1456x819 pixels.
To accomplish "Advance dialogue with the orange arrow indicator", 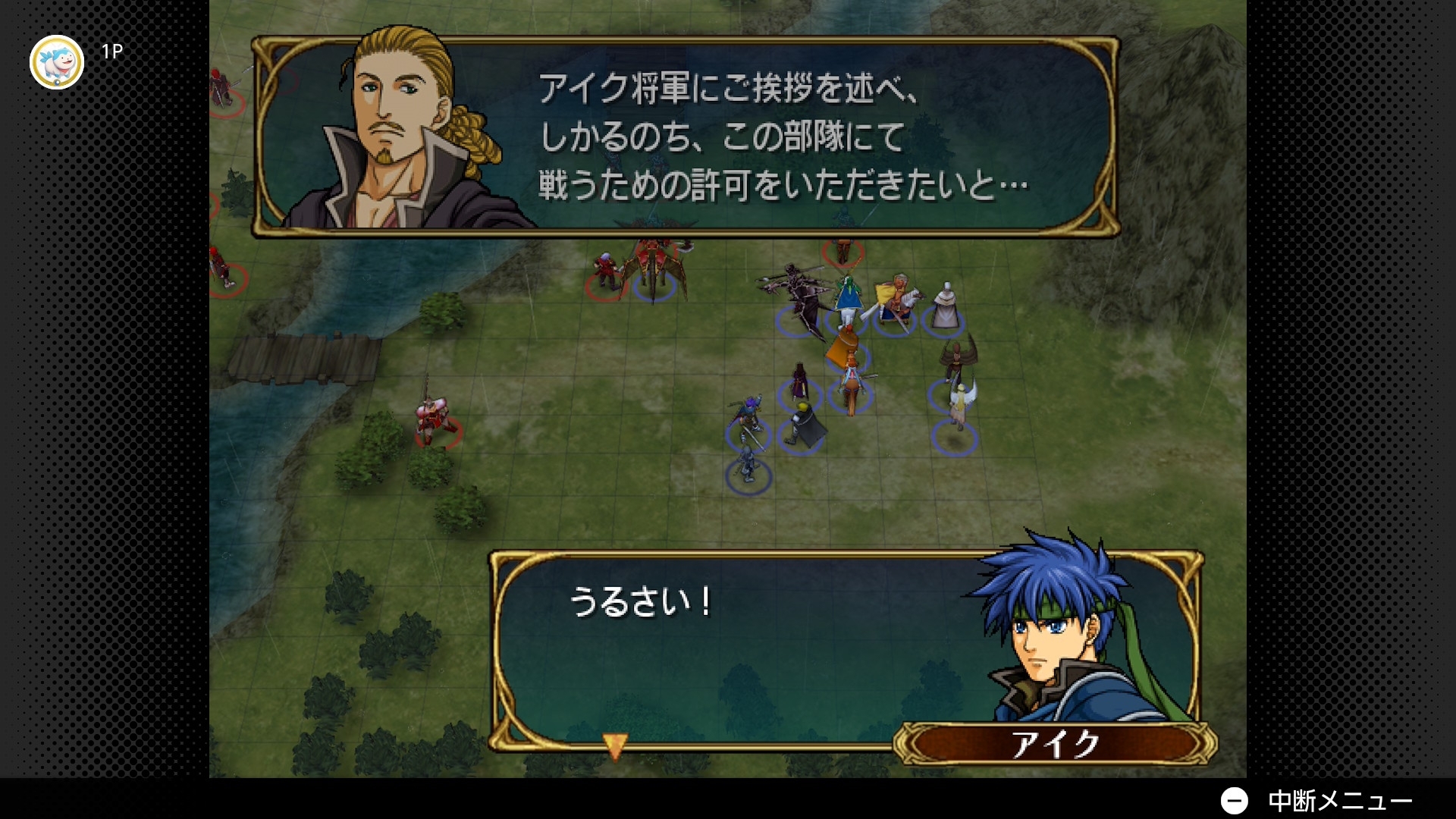I will pos(615,745).
